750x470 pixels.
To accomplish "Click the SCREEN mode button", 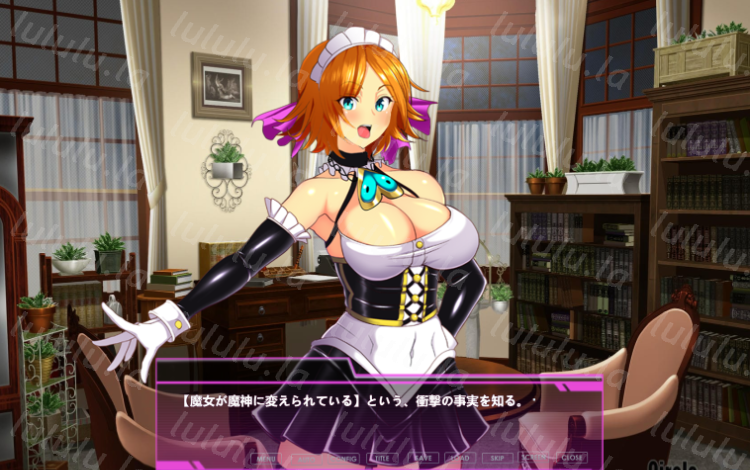I will 532,458.
